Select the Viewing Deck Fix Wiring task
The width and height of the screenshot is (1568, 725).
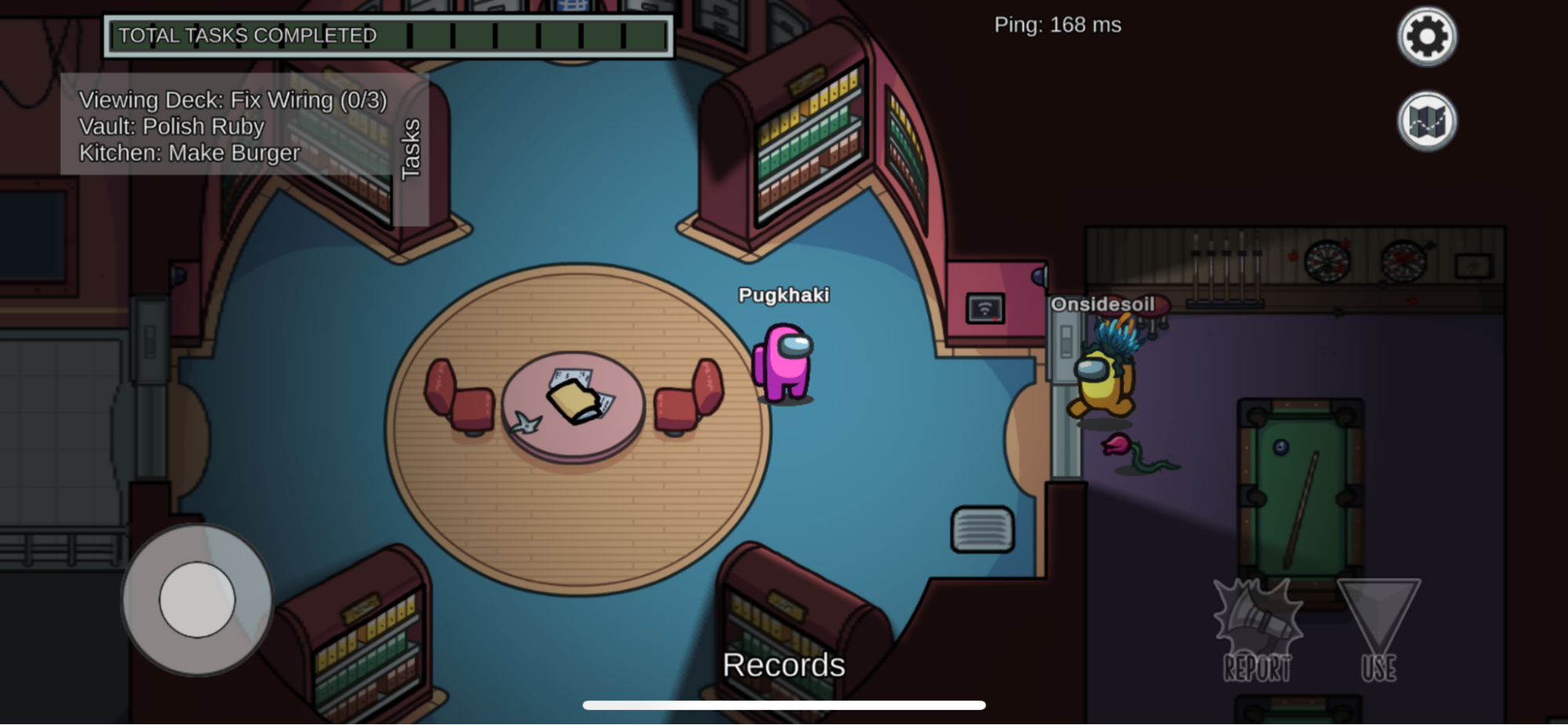[x=231, y=100]
